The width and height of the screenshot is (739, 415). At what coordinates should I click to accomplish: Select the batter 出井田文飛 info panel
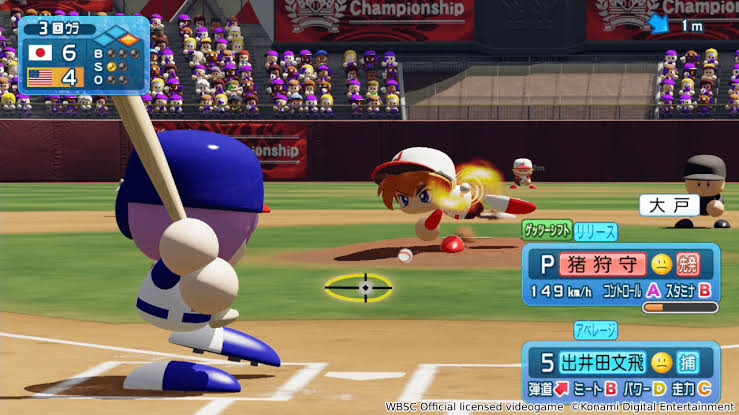(621, 372)
